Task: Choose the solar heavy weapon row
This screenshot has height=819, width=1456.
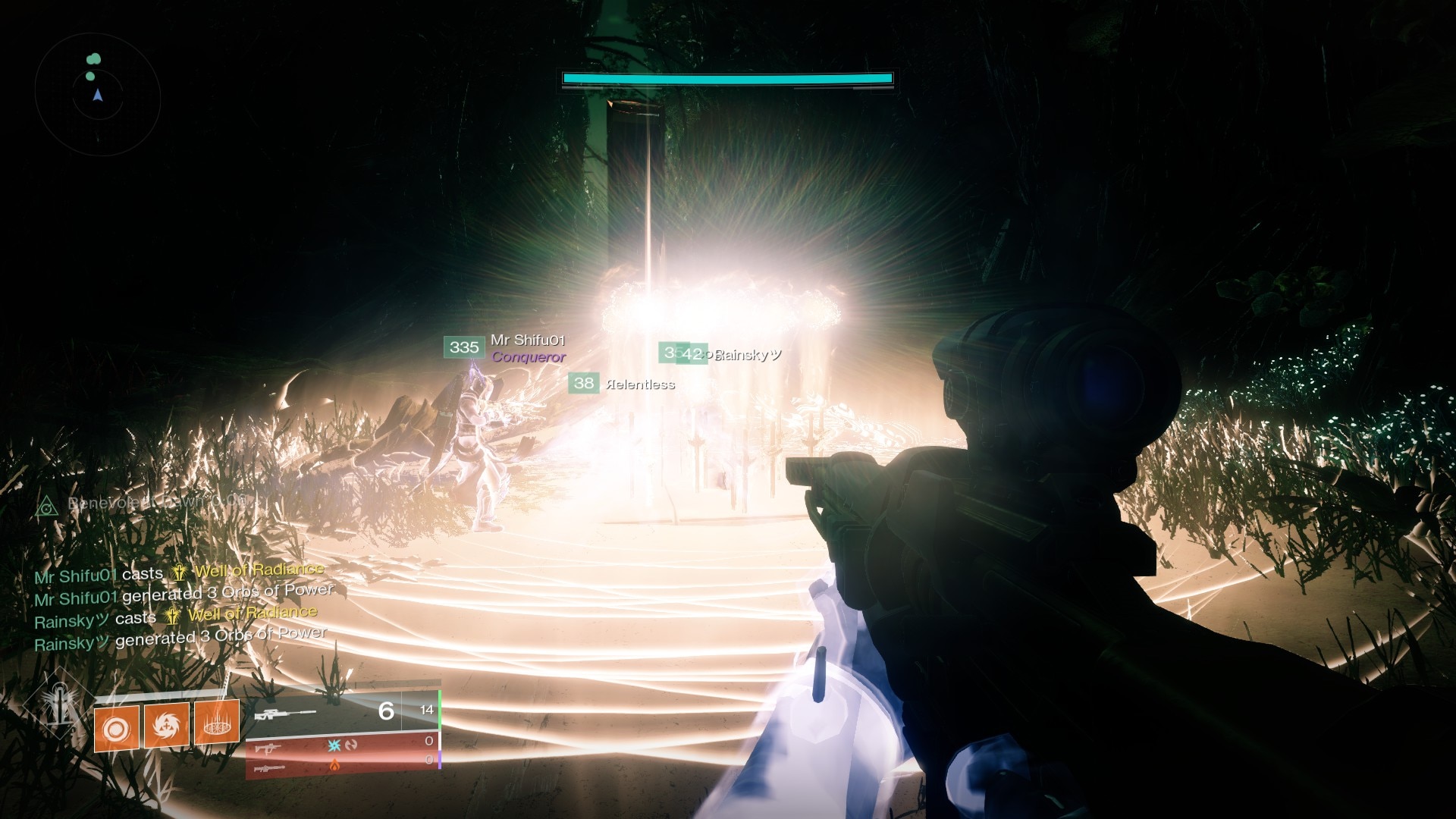Action: pos(343,767)
